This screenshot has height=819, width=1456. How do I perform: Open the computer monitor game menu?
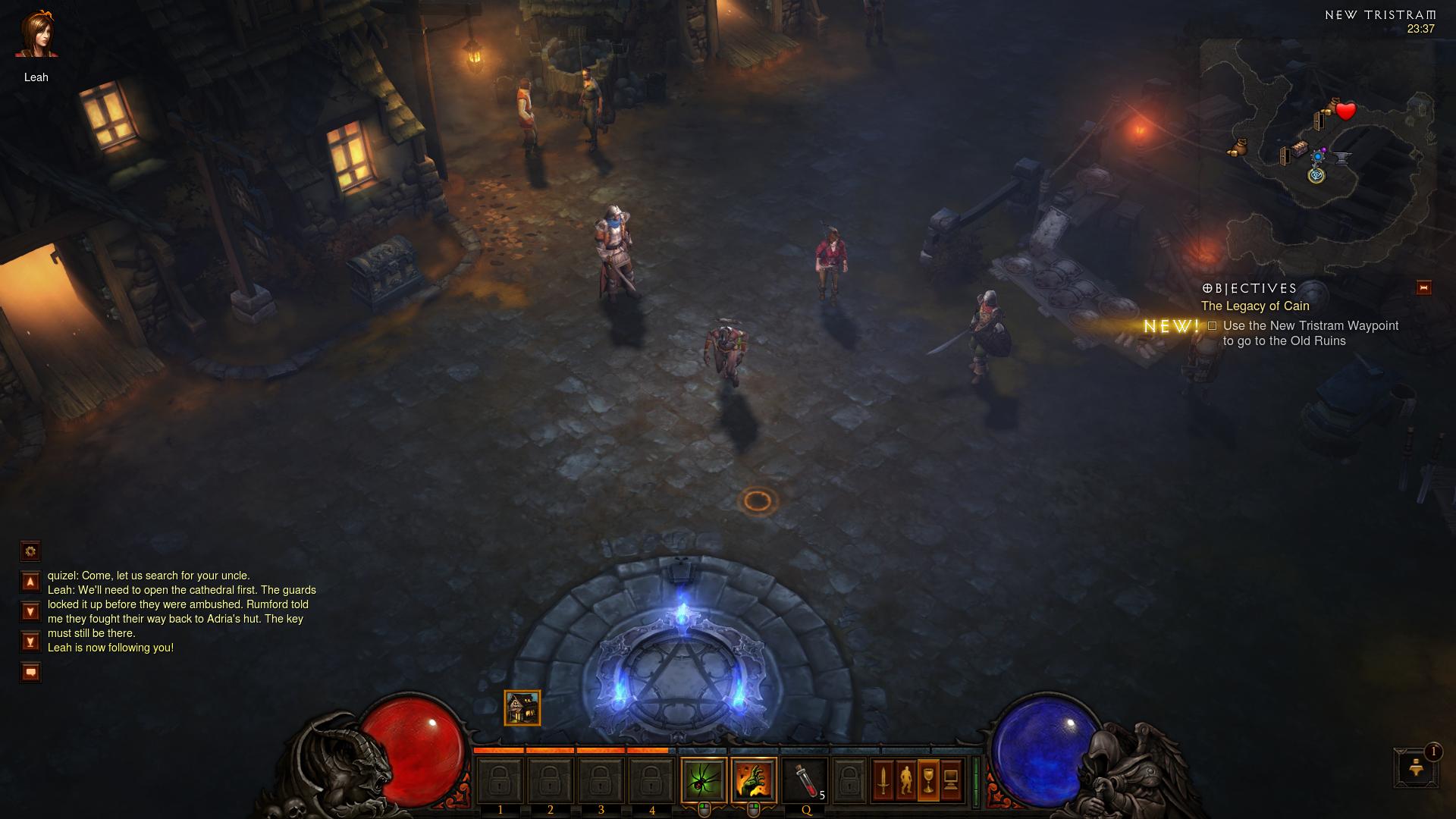(x=951, y=780)
